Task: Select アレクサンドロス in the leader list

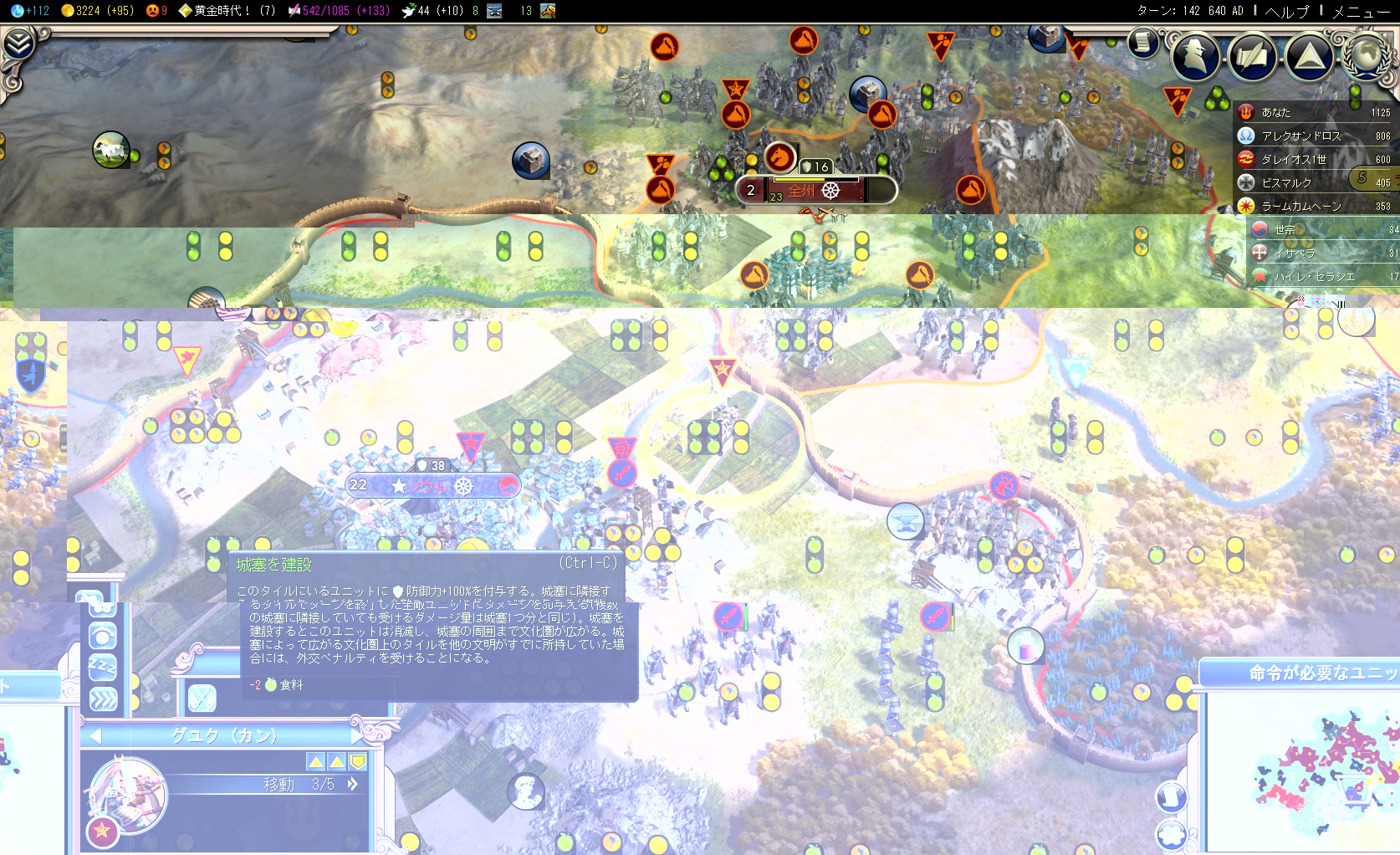Action: click(x=1300, y=136)
